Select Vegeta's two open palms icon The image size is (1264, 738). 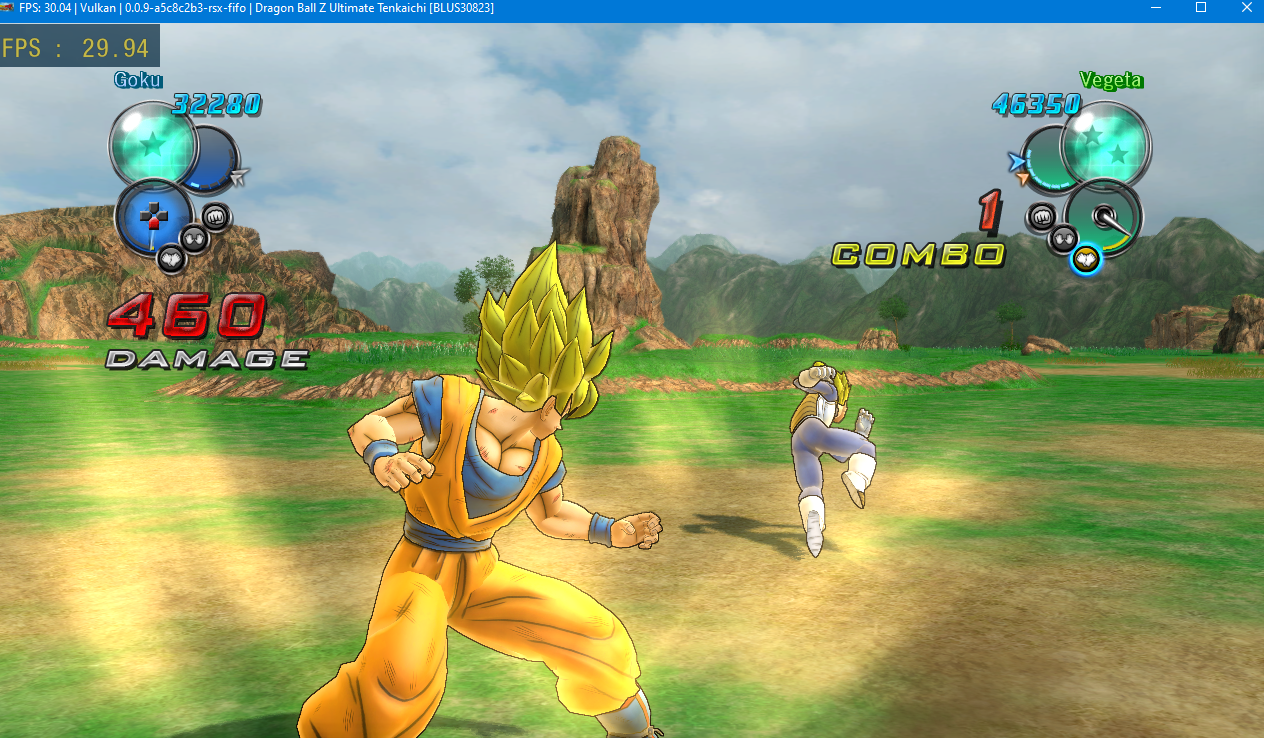click(x=1063, y=238)
